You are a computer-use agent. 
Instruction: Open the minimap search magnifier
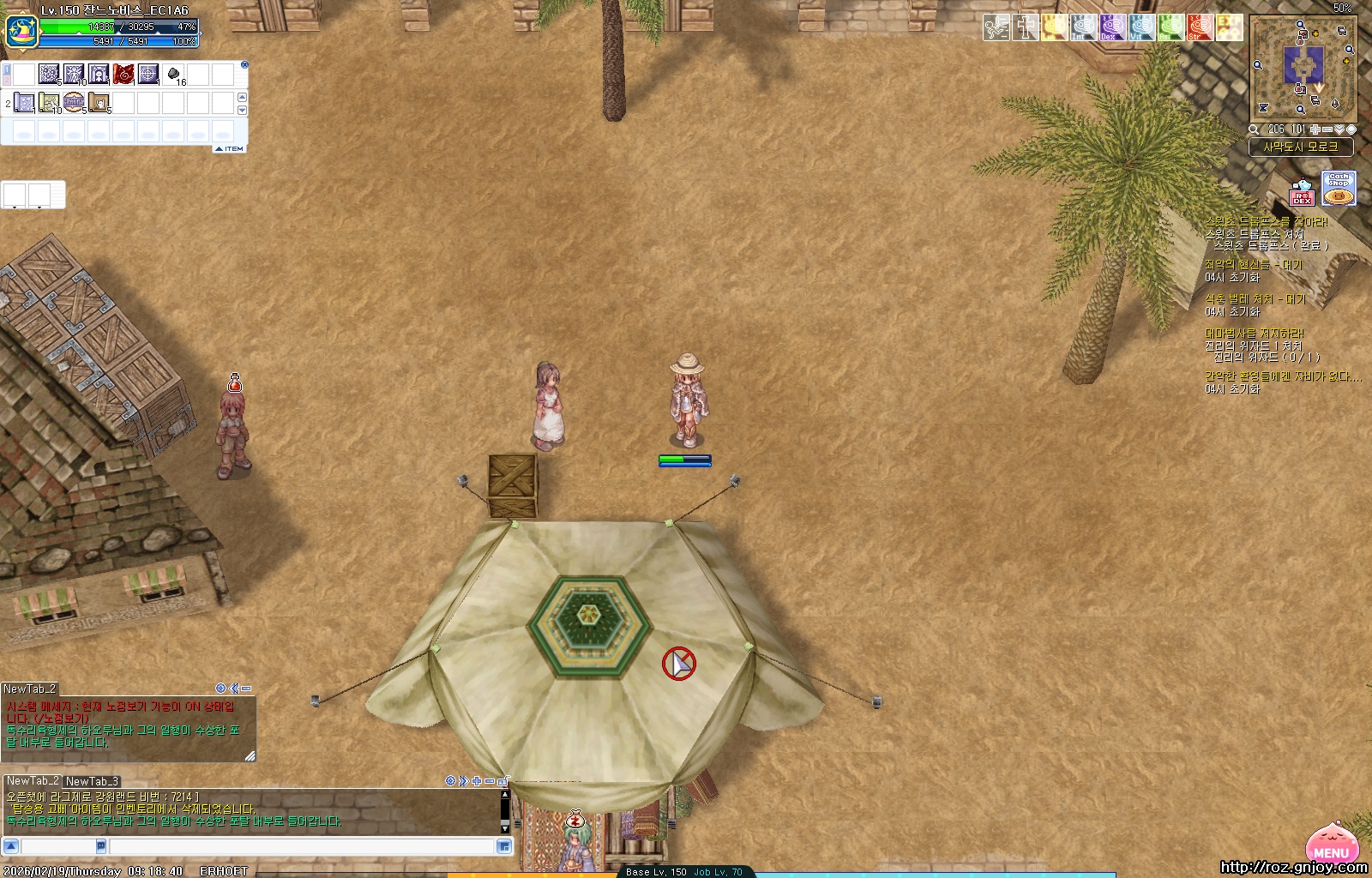tap(1254, 129)
